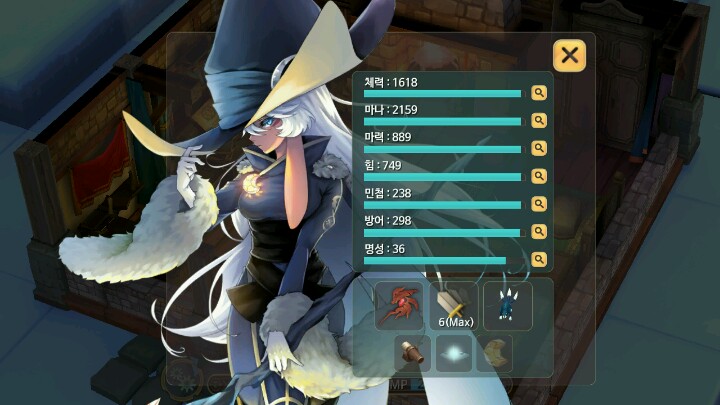The width and height of the screenshot is (720, 405).
Task: Inspect the 마나 stat with its magnifier
Action: tap(539, 120)
